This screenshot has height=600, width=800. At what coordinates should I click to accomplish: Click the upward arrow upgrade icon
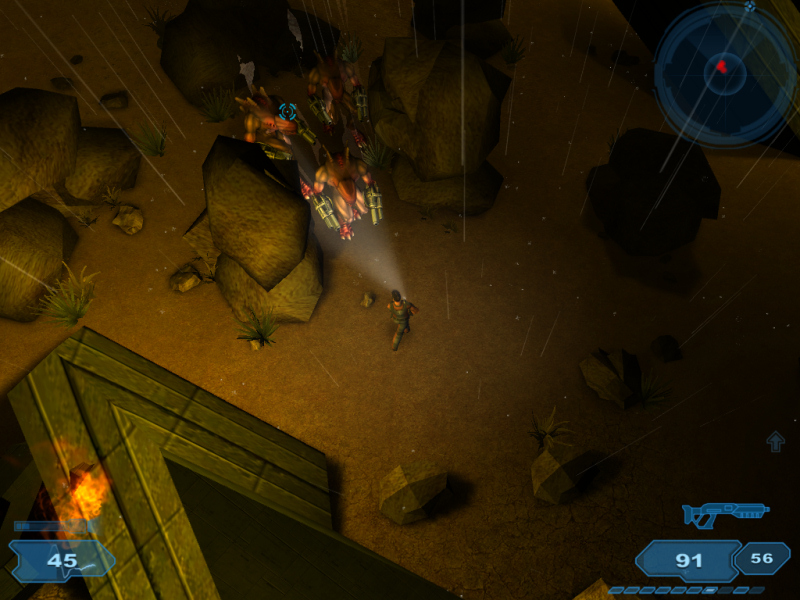[x=775, y=441]
